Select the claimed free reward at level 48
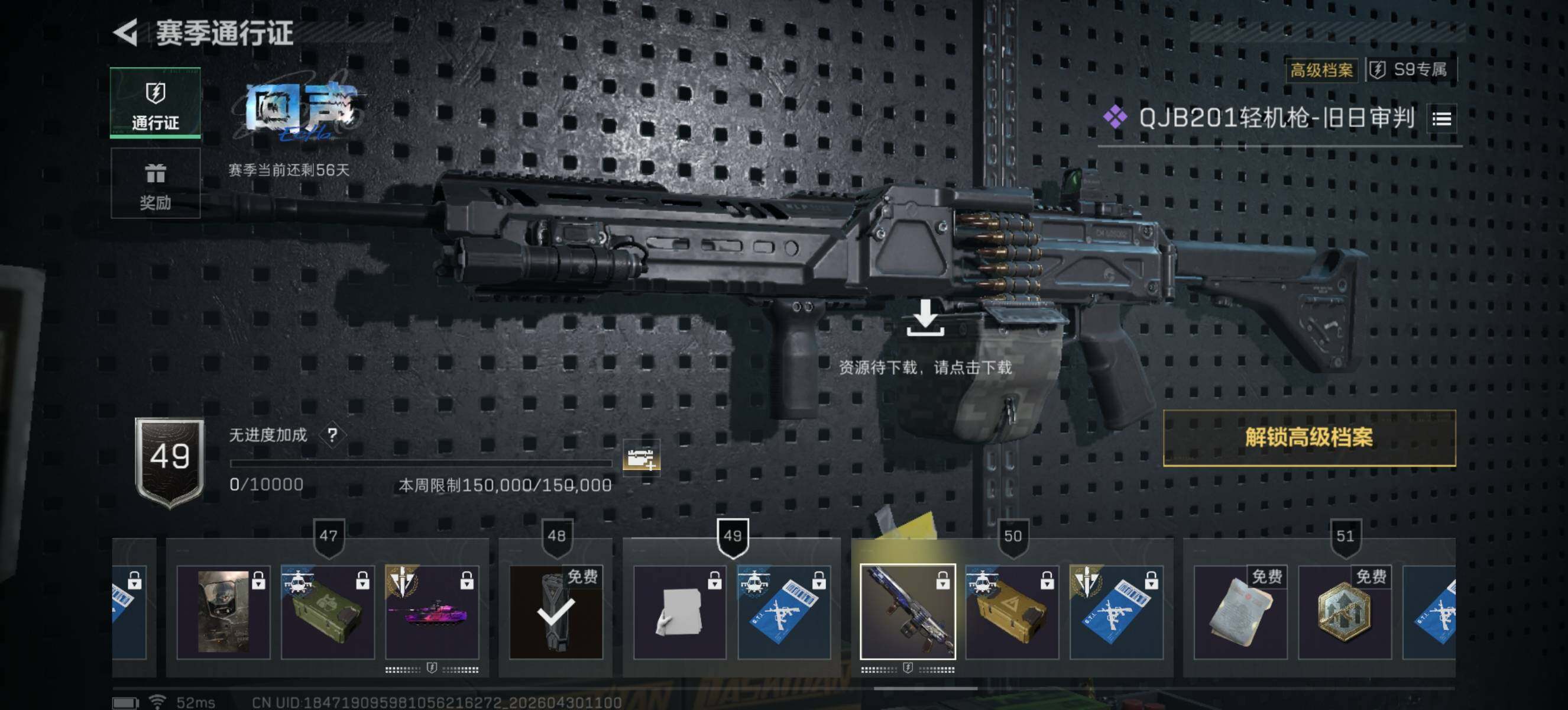The image size is (1568, 710). pyautogui.click(x=556, y=612)
